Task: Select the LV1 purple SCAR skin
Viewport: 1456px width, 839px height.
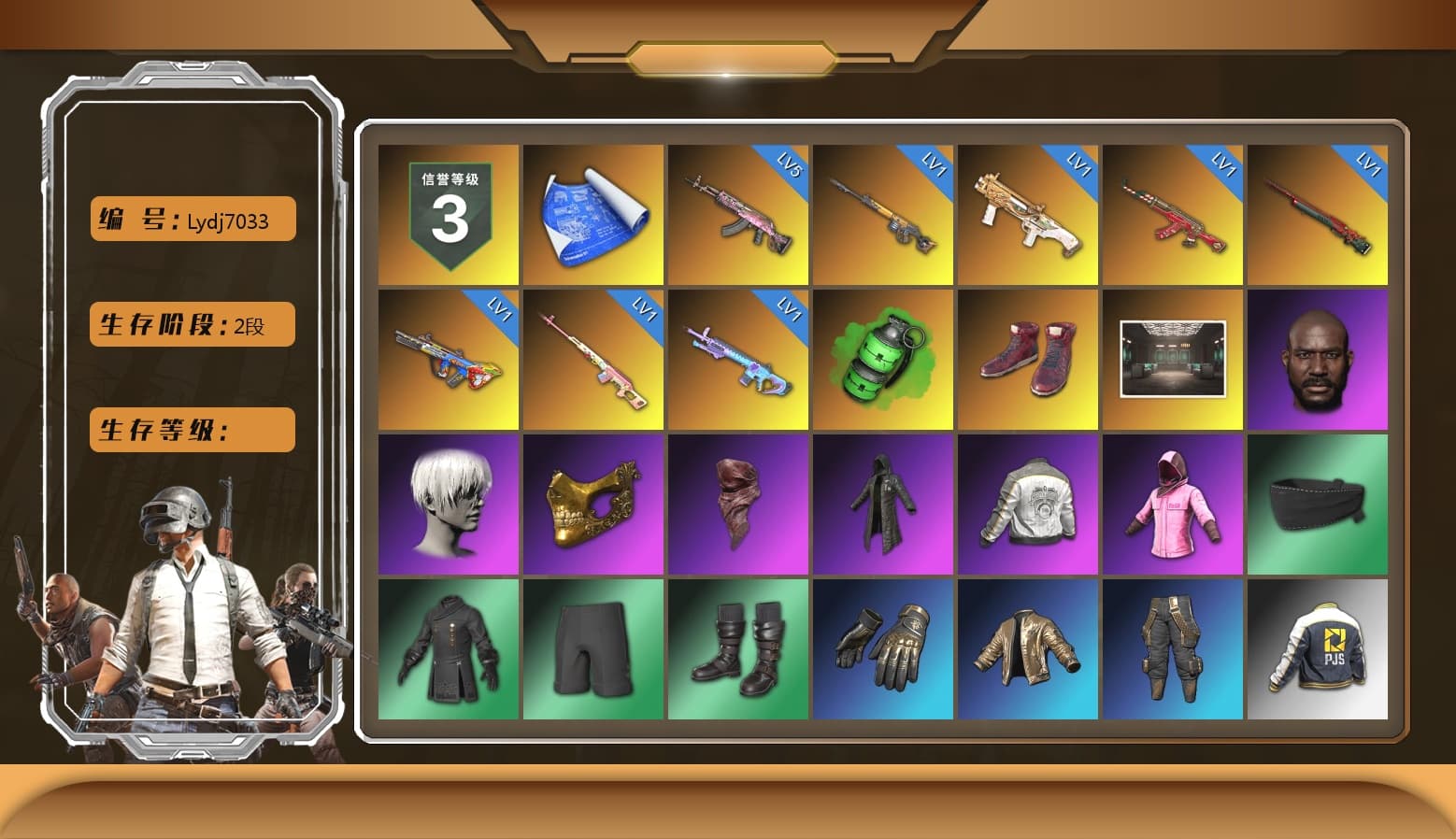Action: [x=738, y=358]
